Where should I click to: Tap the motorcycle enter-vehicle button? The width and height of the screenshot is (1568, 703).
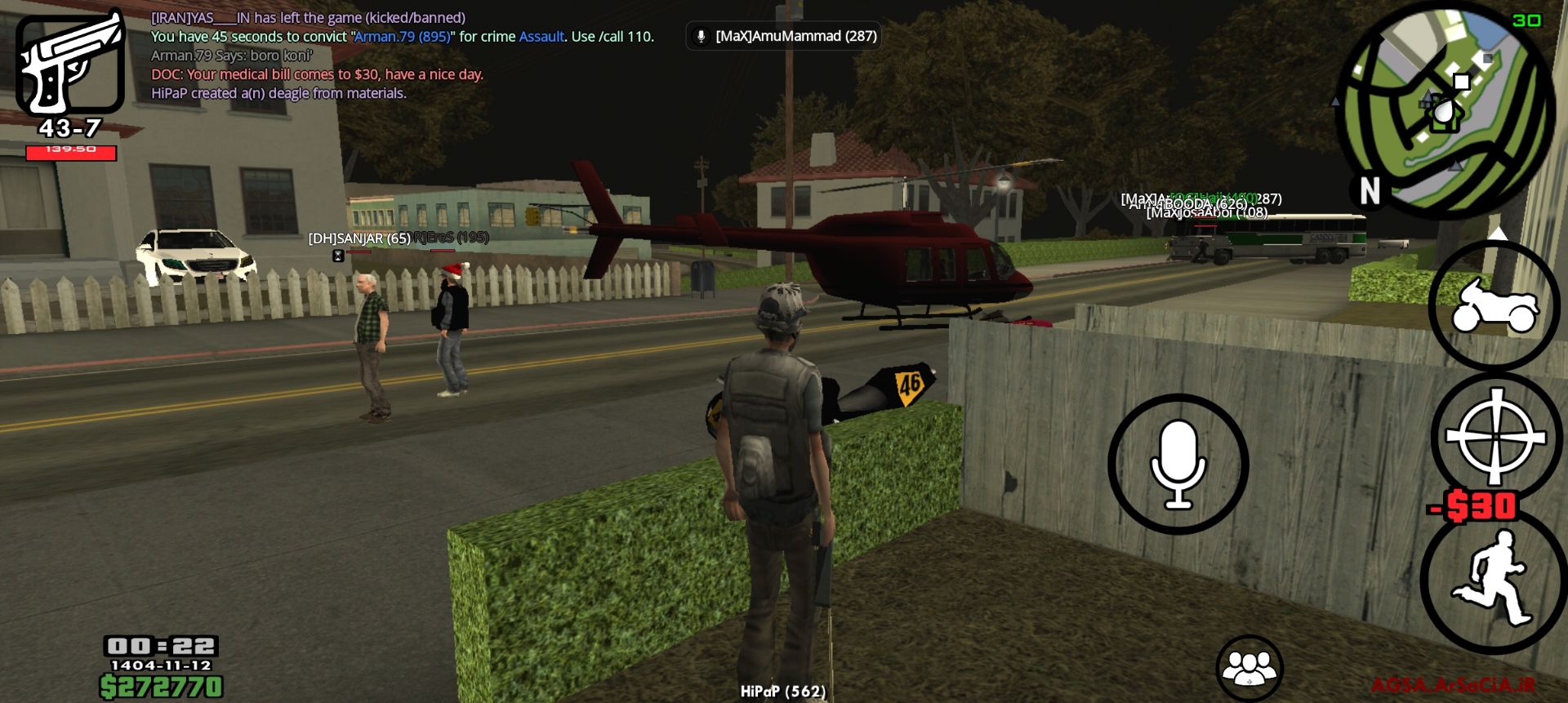[1494, 306]
